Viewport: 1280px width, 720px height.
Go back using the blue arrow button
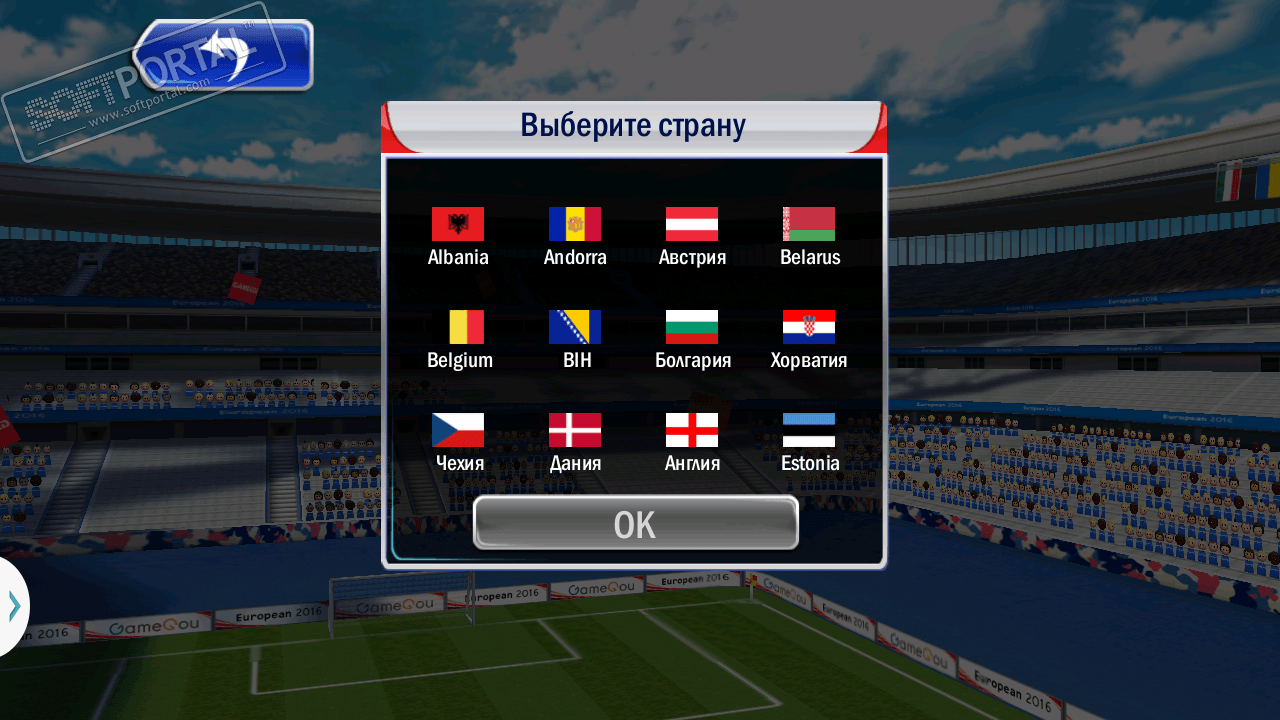coord(225,55)
